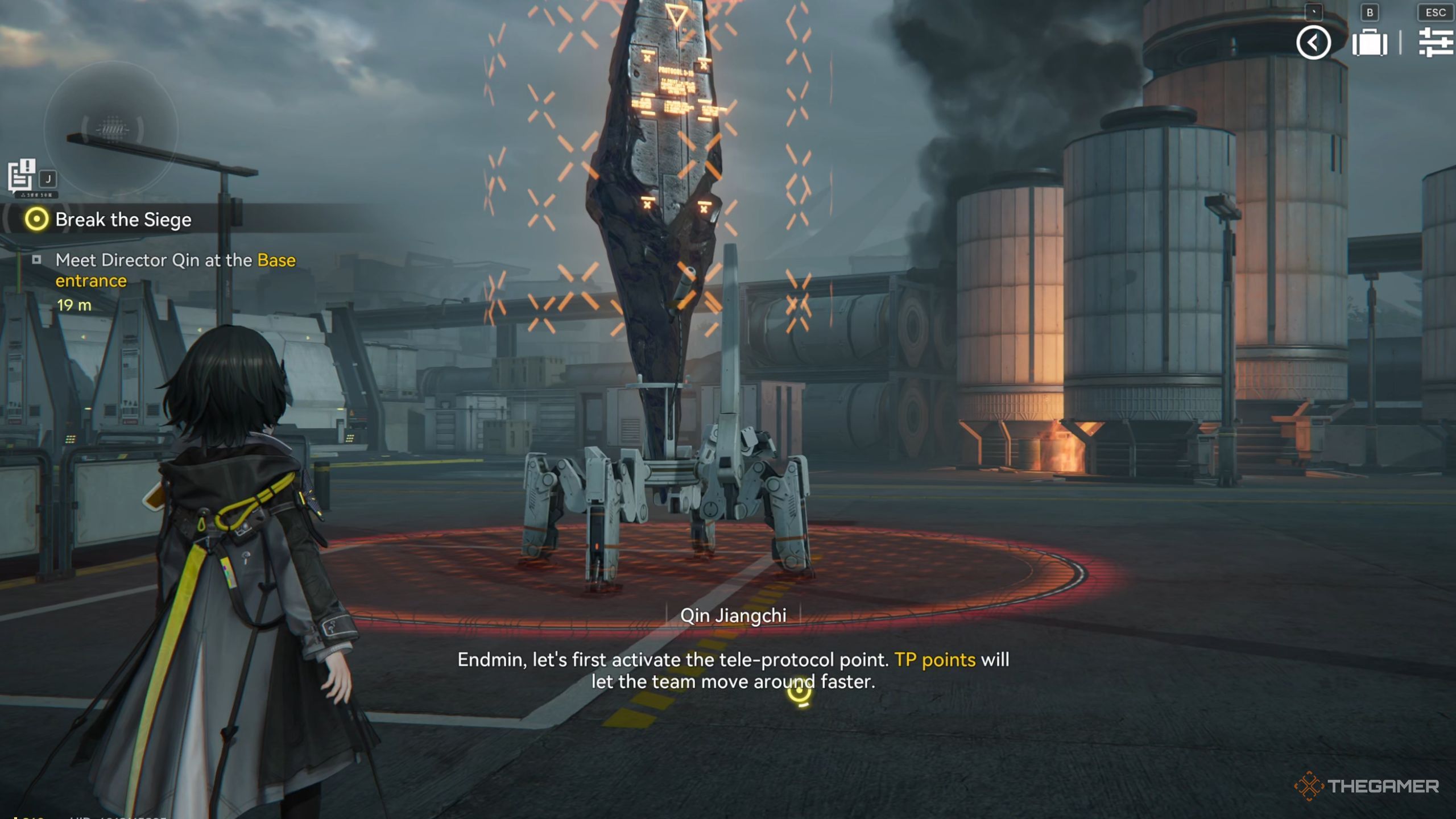Open the circular minimap

(111, 130)
